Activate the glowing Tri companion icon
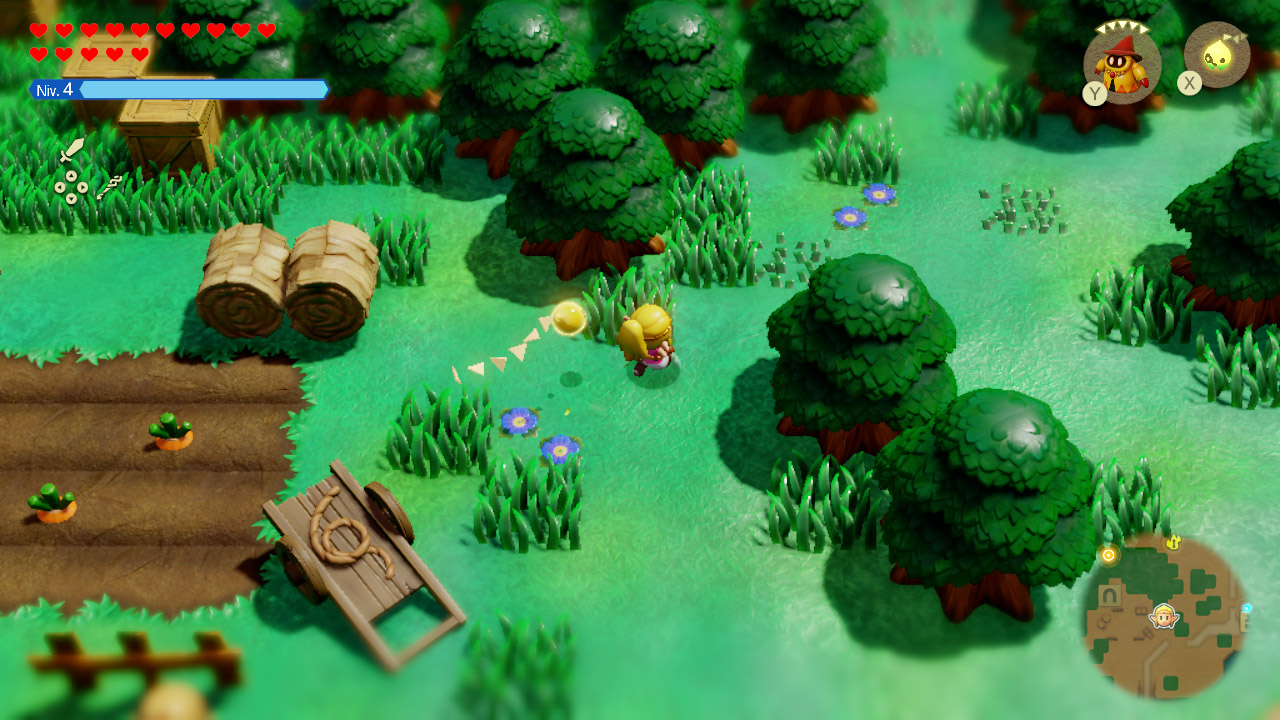1280x720 pixels. (x=1217, y=55)
